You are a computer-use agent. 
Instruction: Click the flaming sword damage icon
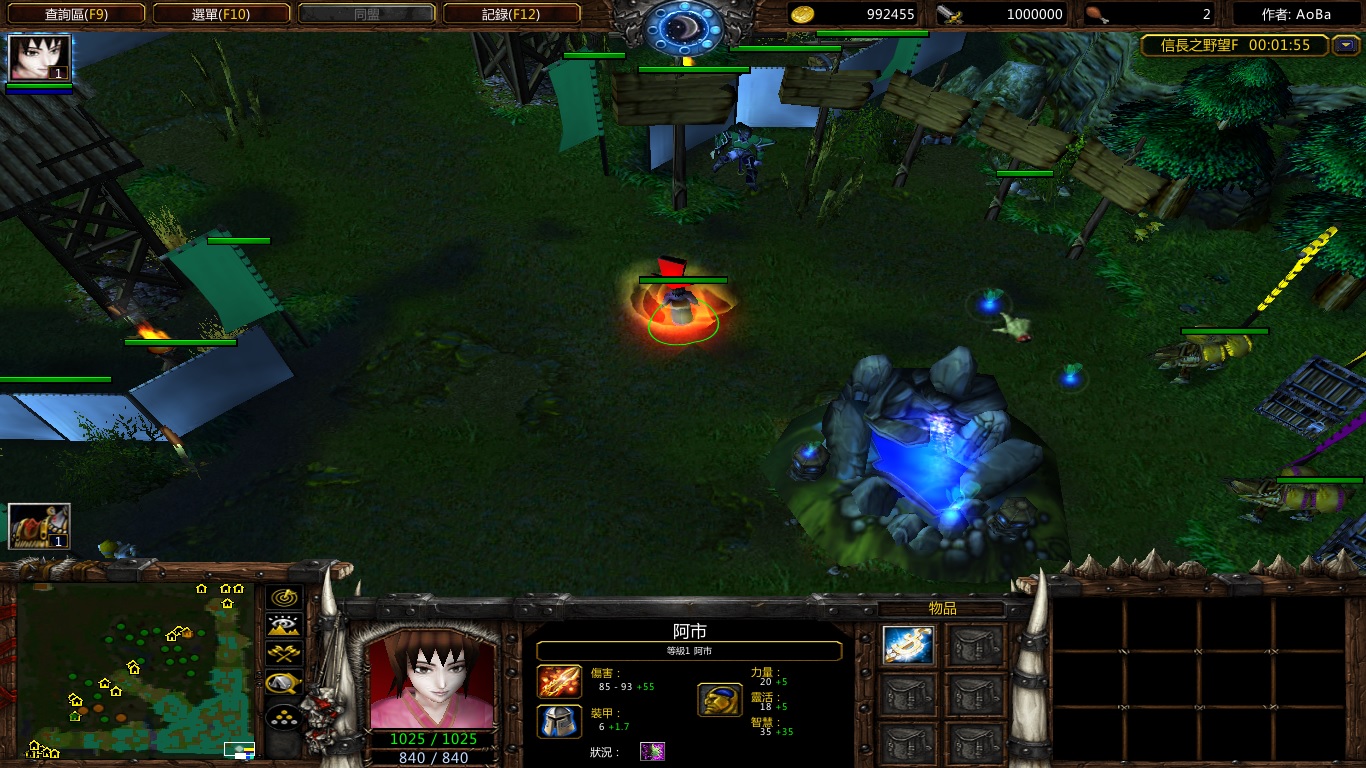[559, 681]
